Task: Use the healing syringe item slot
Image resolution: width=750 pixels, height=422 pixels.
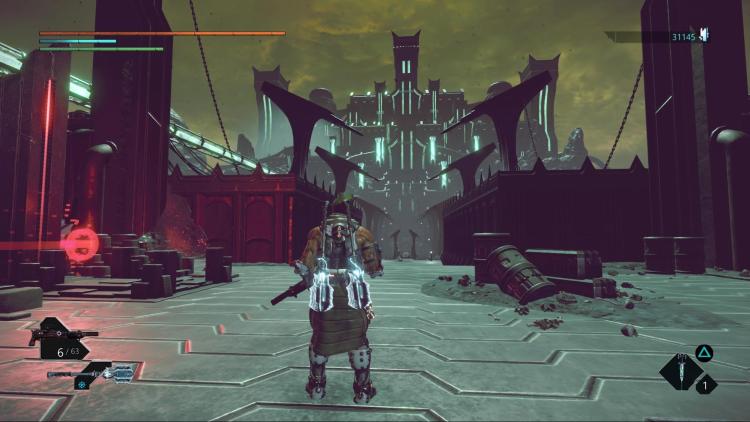Action: [680, 371]
